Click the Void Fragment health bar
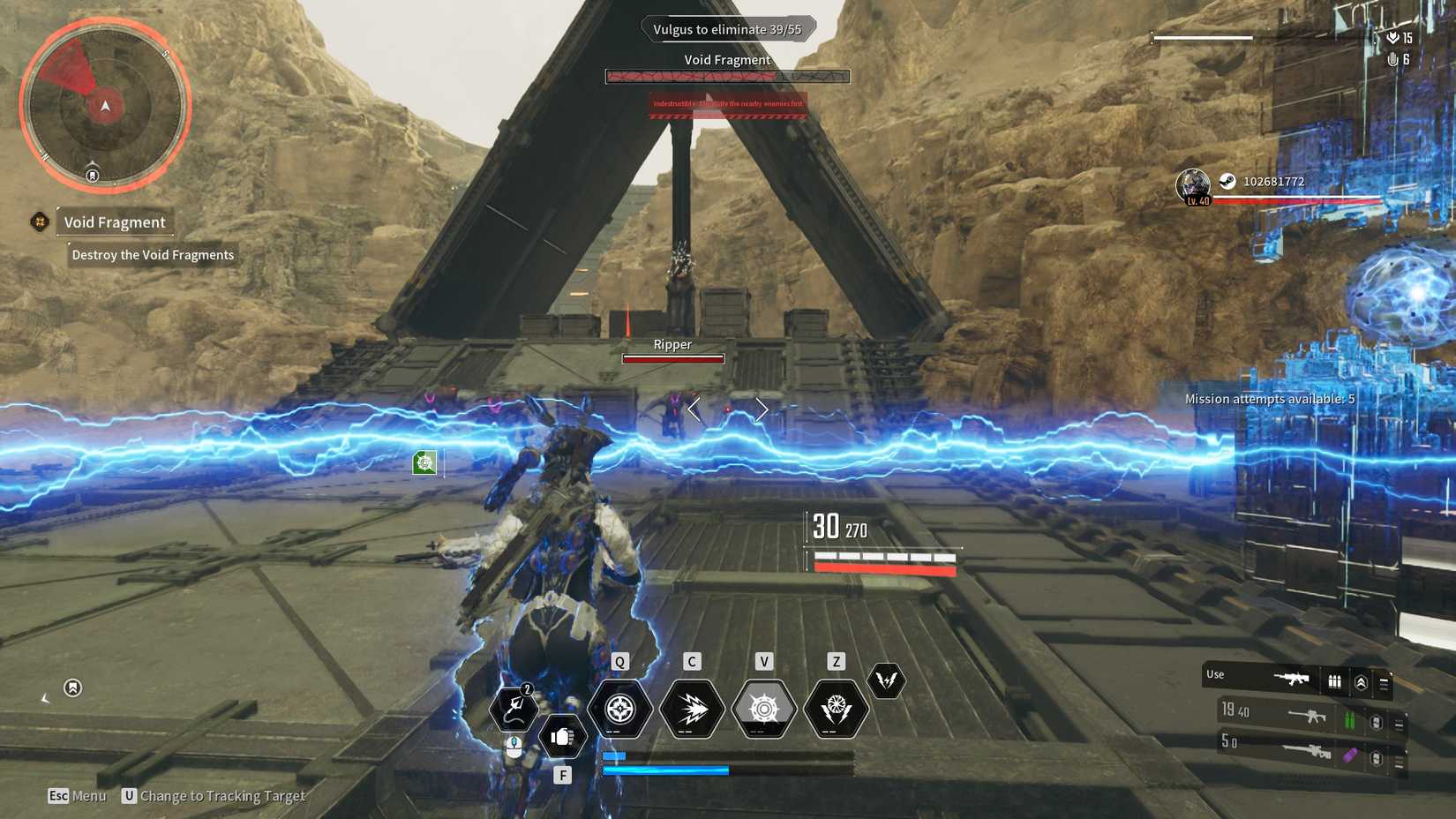Viewport: 1456px width, 819px height. click(726, 76)
